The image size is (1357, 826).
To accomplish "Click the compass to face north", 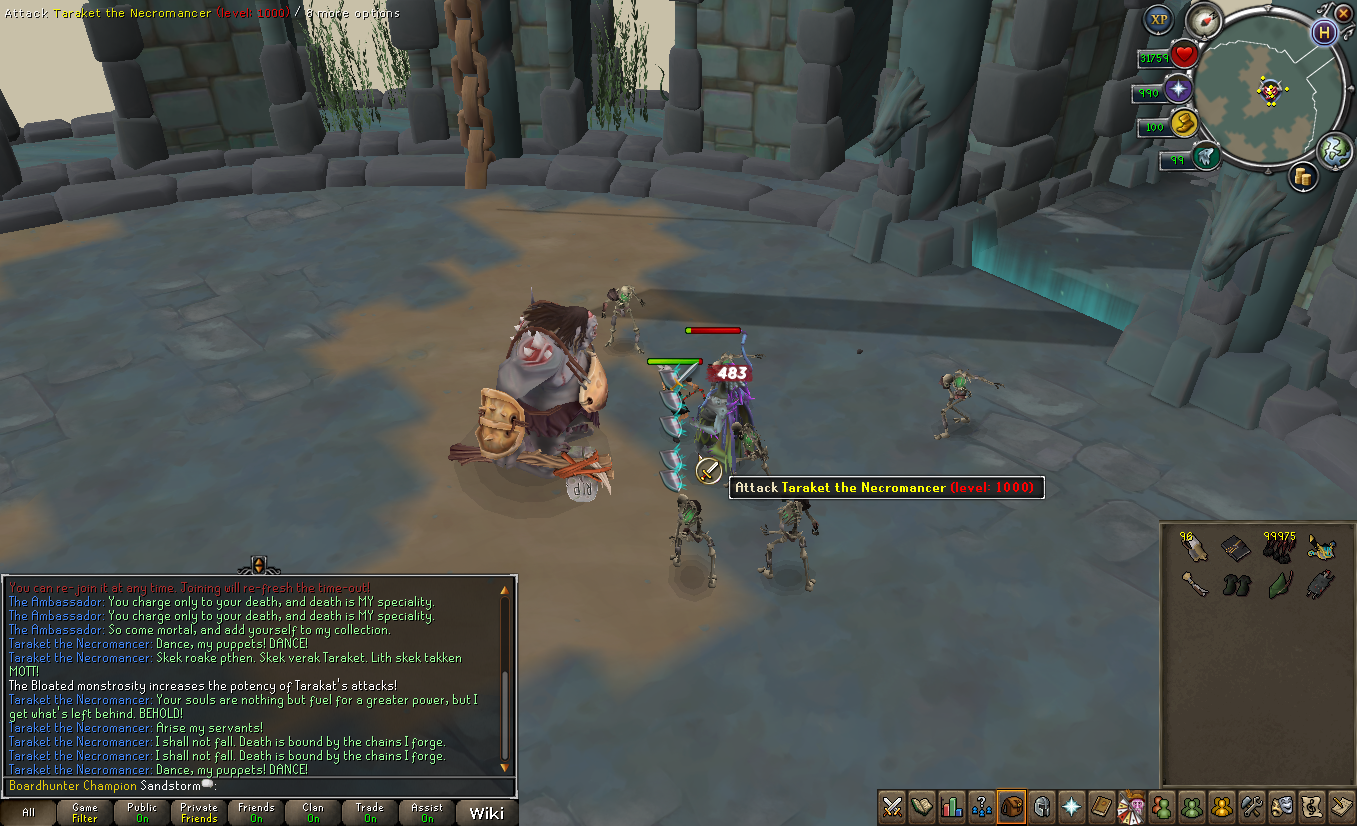I will tap(1203, 22).
